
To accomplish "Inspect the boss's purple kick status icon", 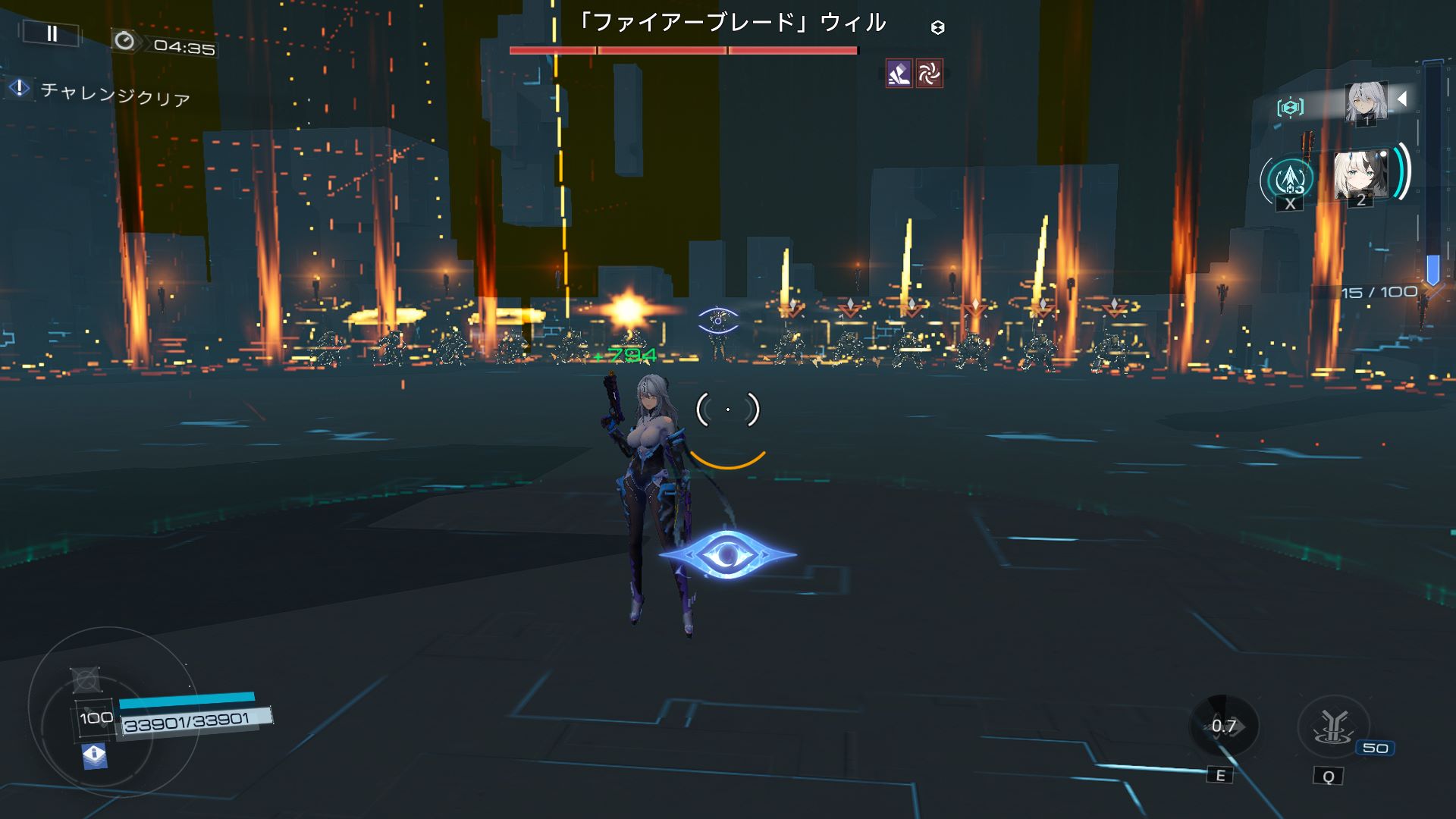I will pyautogui.click(x=899, y=74).
